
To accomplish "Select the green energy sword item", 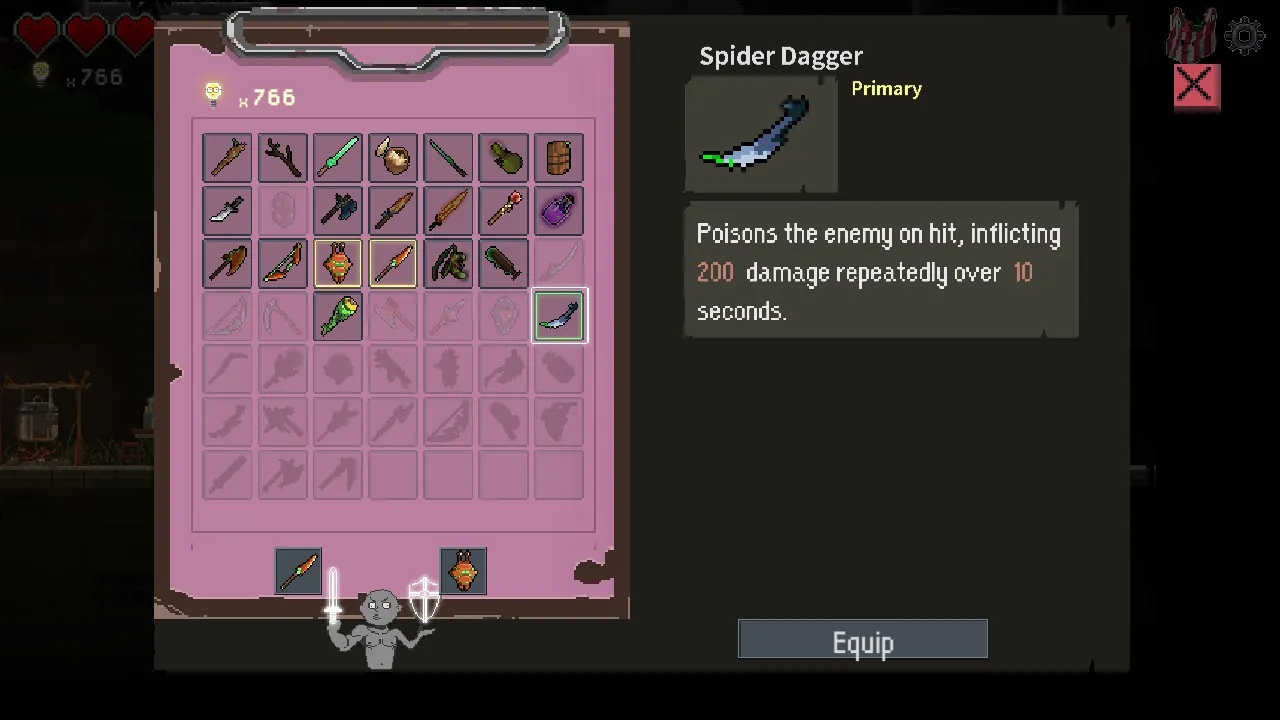I will point(337,157).
